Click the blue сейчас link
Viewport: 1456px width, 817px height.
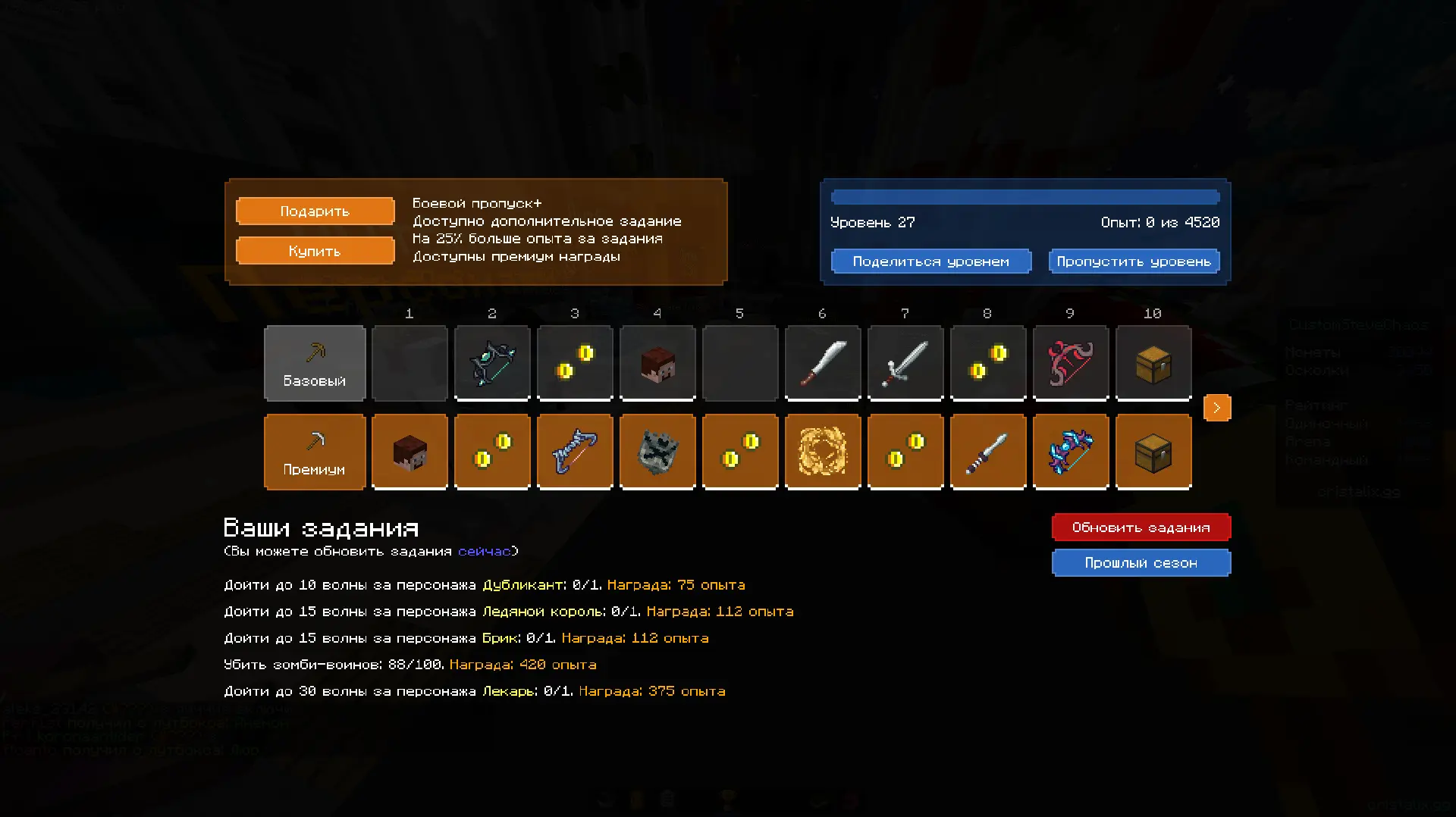pos(484,551)
